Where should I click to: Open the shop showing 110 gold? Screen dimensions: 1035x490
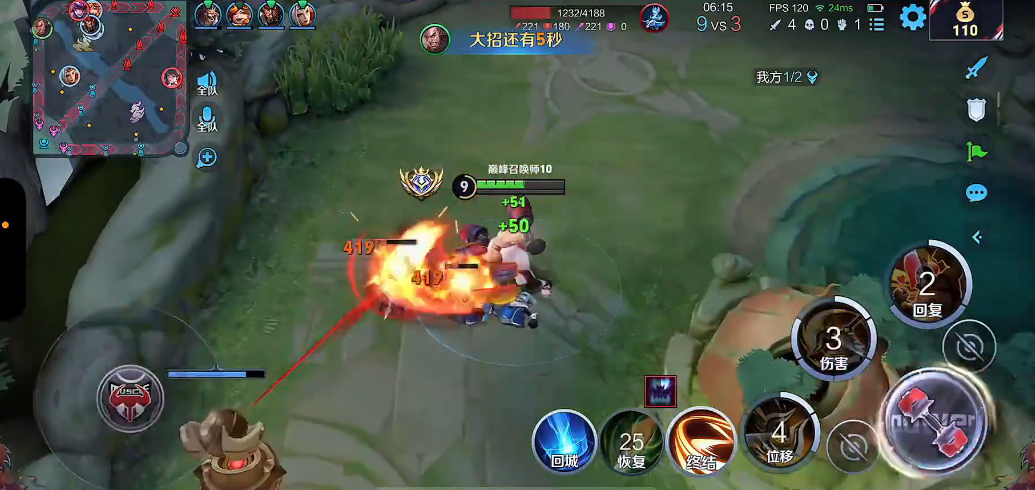tap(964, 20)
